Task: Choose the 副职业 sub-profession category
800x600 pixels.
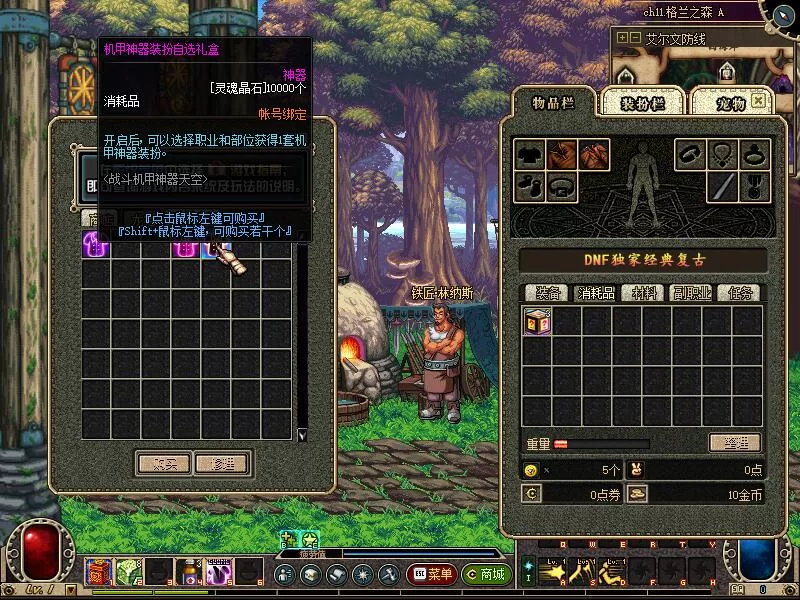Action: click(692, 293)
